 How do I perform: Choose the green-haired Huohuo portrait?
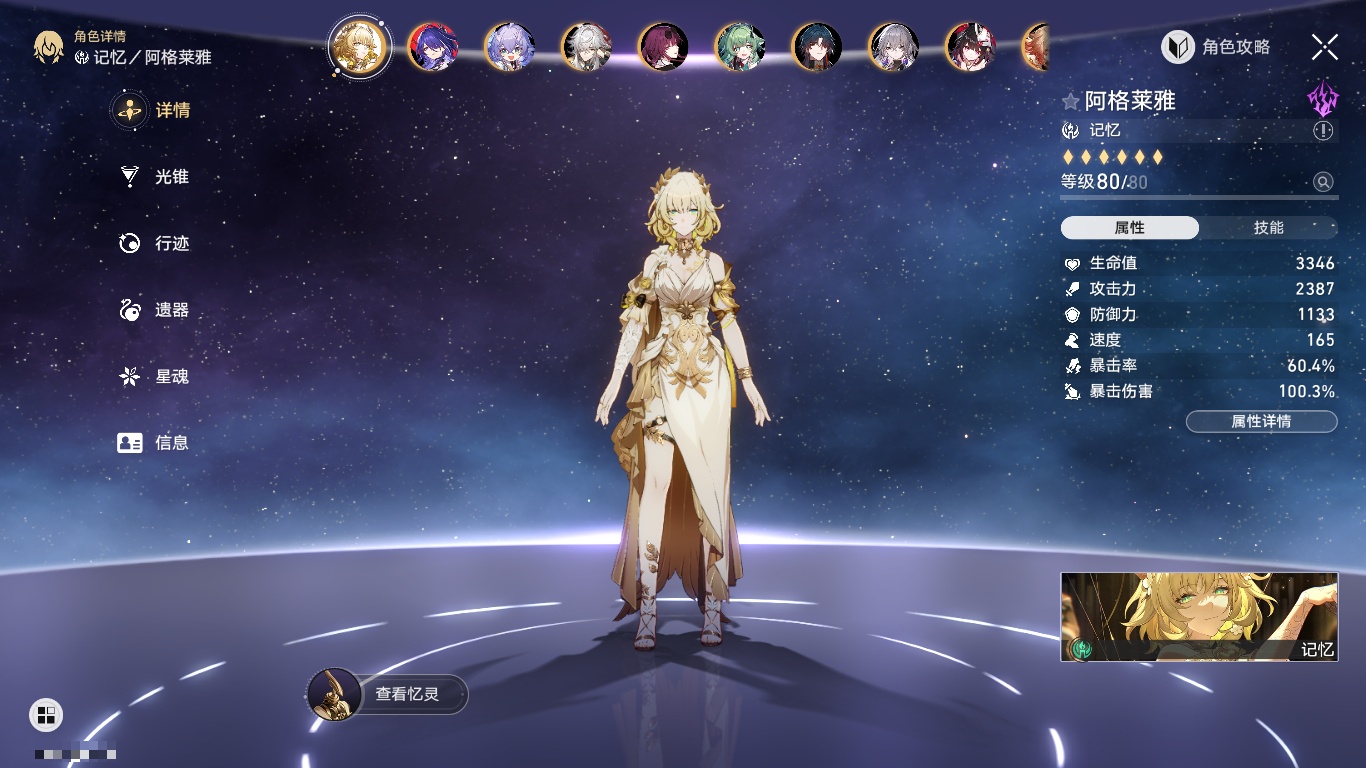click(x=740, y=47)
